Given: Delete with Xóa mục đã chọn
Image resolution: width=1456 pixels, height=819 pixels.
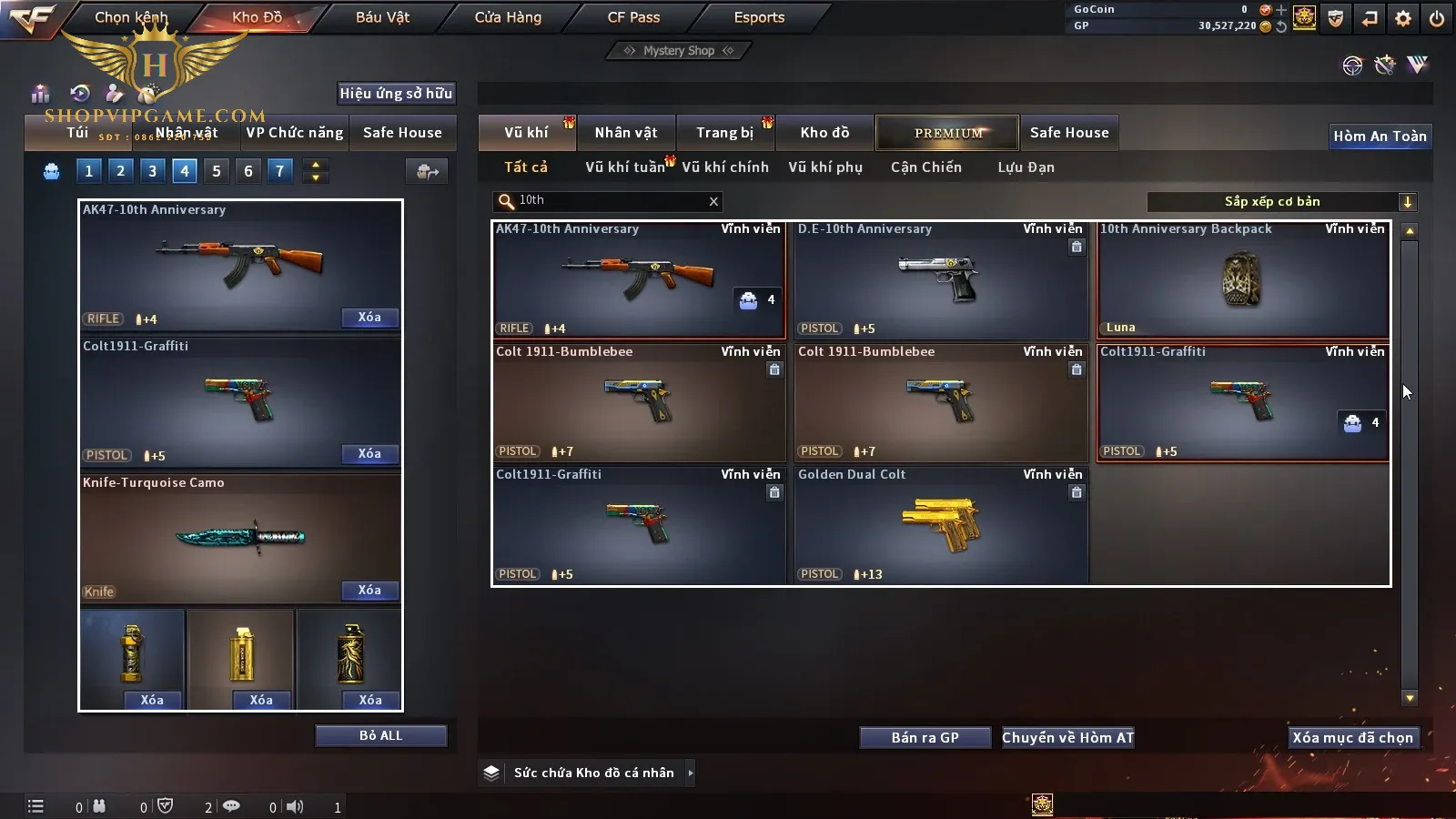Looking at the screenshot, I should coord(1352,738).
